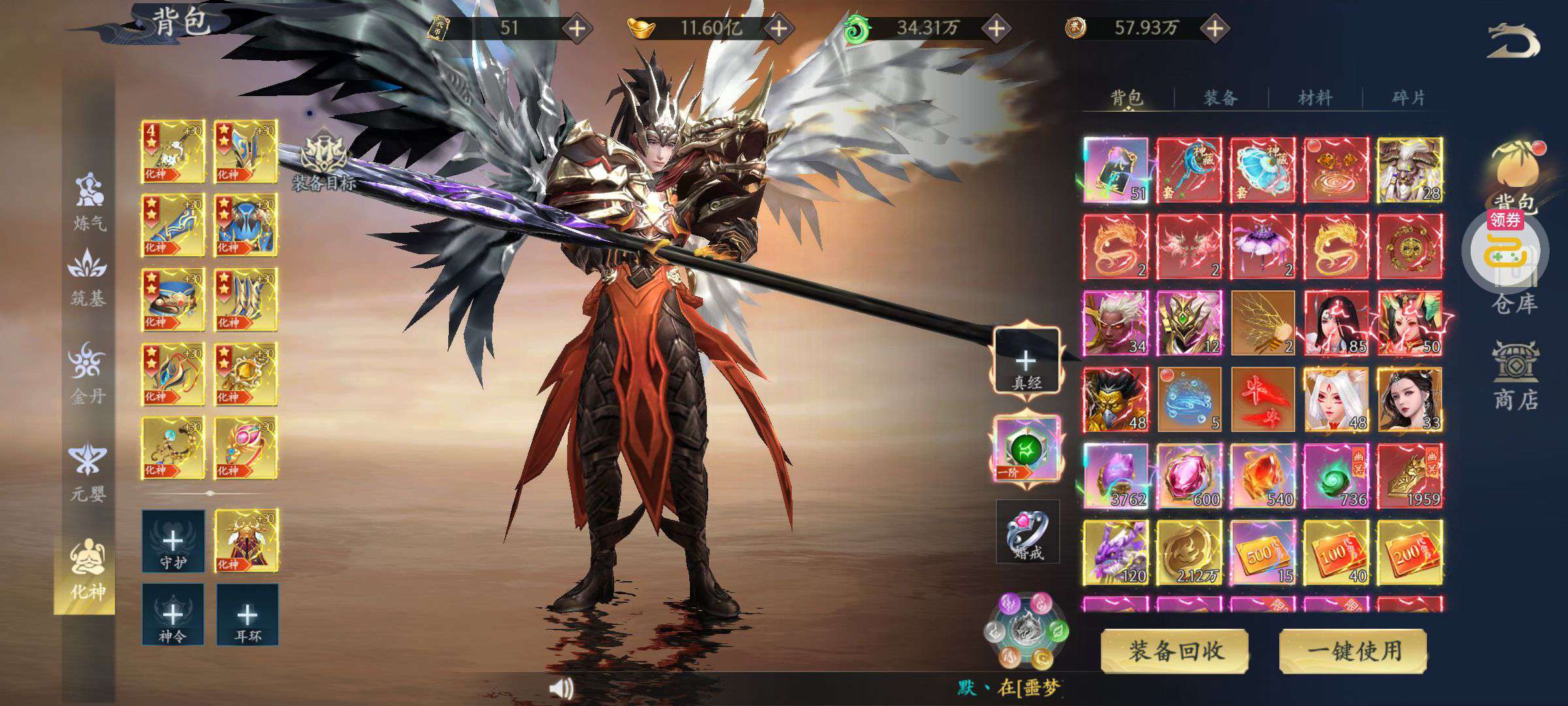This screenshot has width=1568, height=706.
Task: Choose the 筑基 realm stage
Action: 88,278
